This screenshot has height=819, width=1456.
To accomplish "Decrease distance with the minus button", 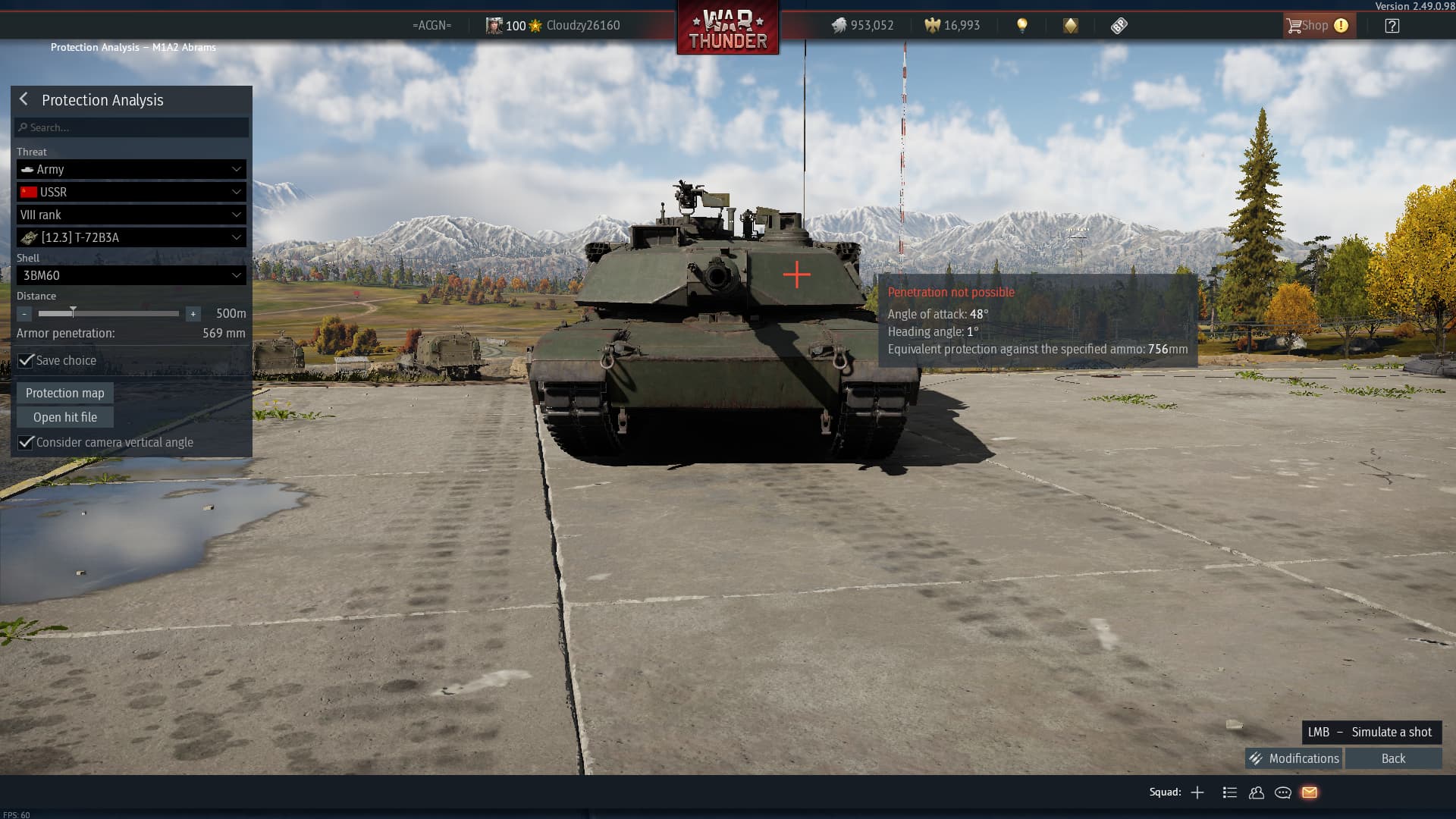I will (x=24, y=313).
